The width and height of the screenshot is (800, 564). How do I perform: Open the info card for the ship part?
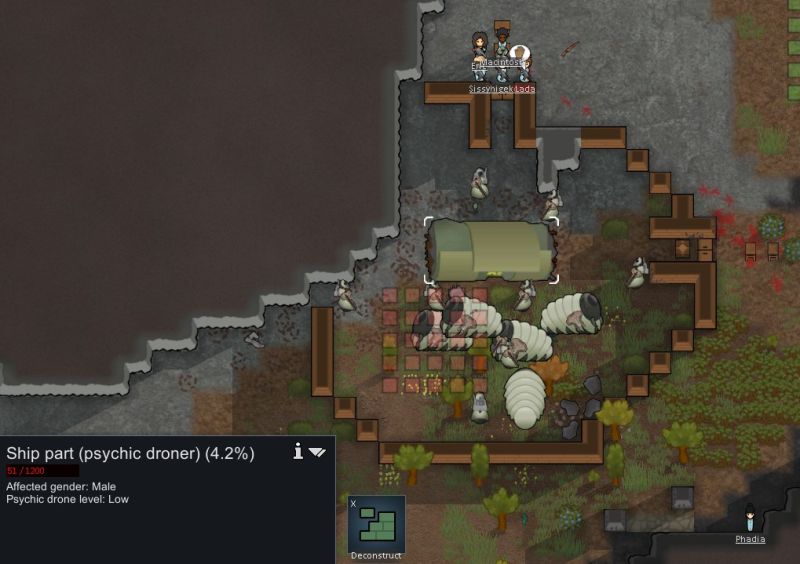pos(298,452)
